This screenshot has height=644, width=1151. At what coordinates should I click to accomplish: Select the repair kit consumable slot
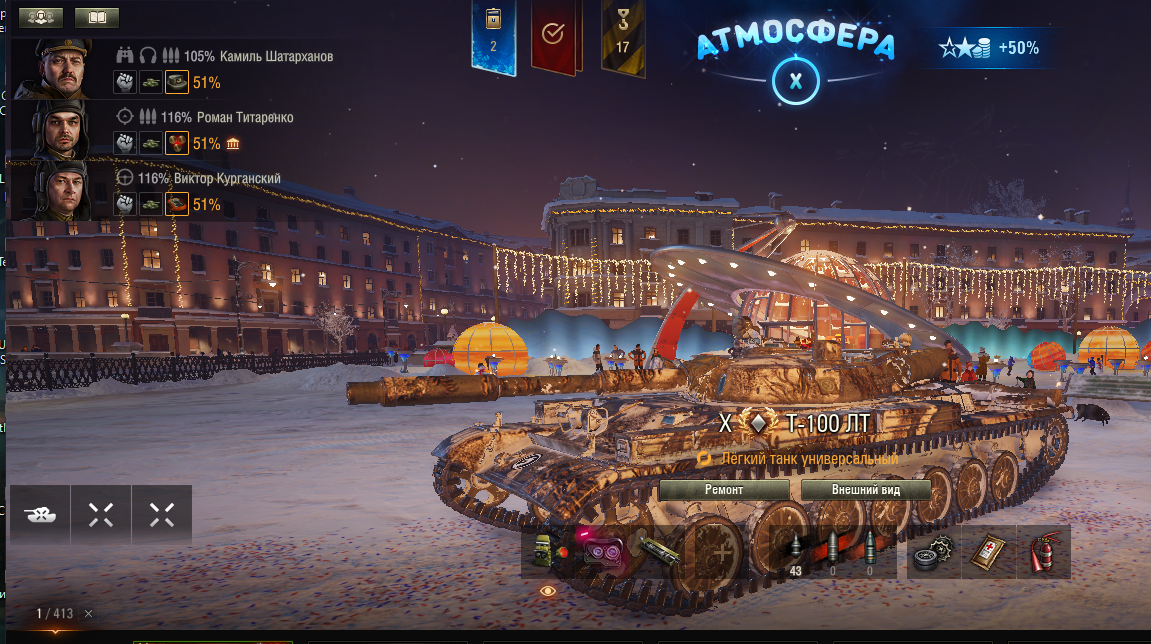tap(934, 552)
